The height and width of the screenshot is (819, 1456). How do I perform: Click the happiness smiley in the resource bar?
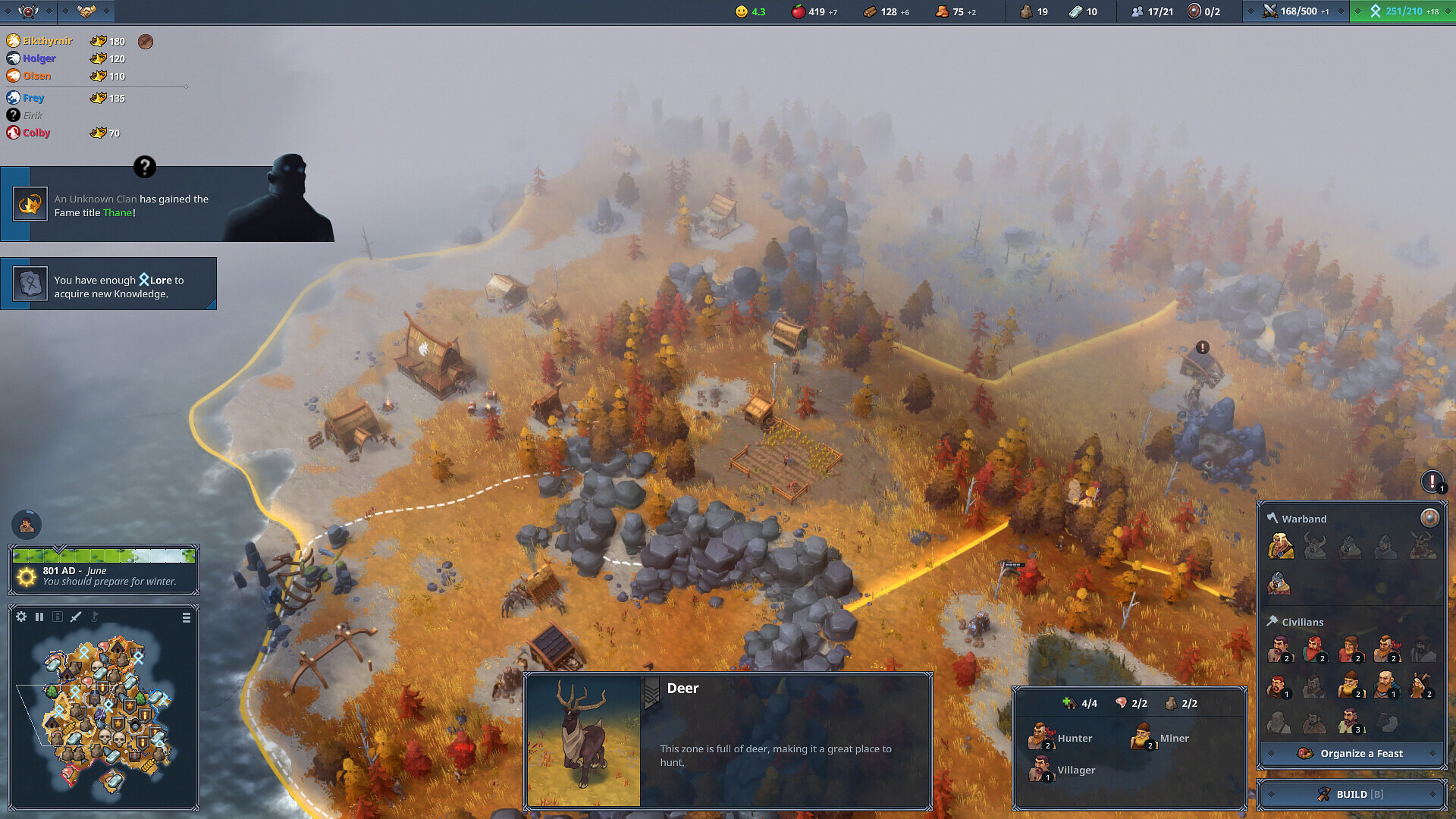741,11
